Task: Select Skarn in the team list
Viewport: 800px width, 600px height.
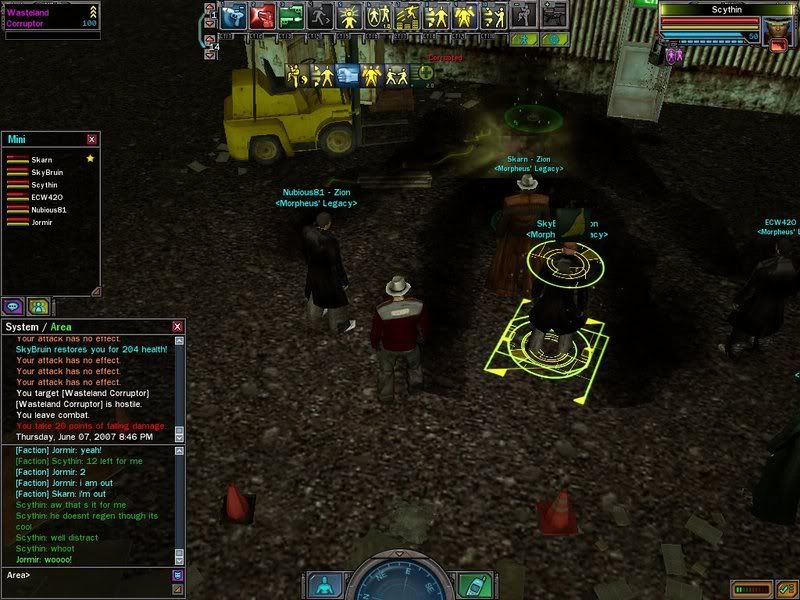Action: click(43, 160)
